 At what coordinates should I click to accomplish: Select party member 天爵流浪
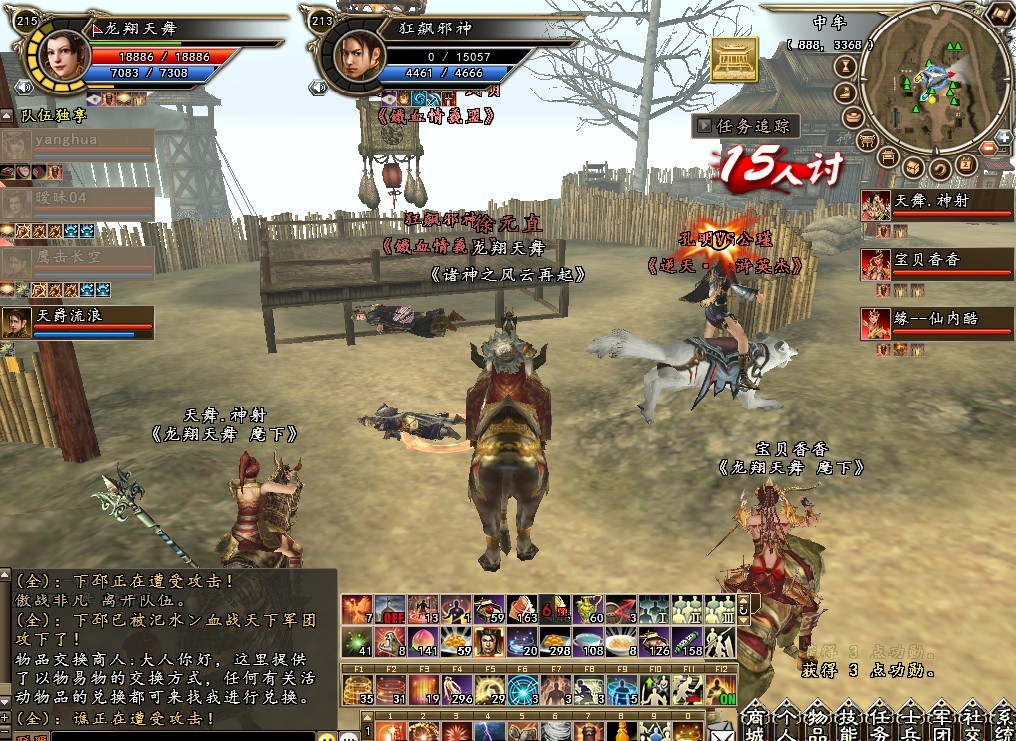80,320
